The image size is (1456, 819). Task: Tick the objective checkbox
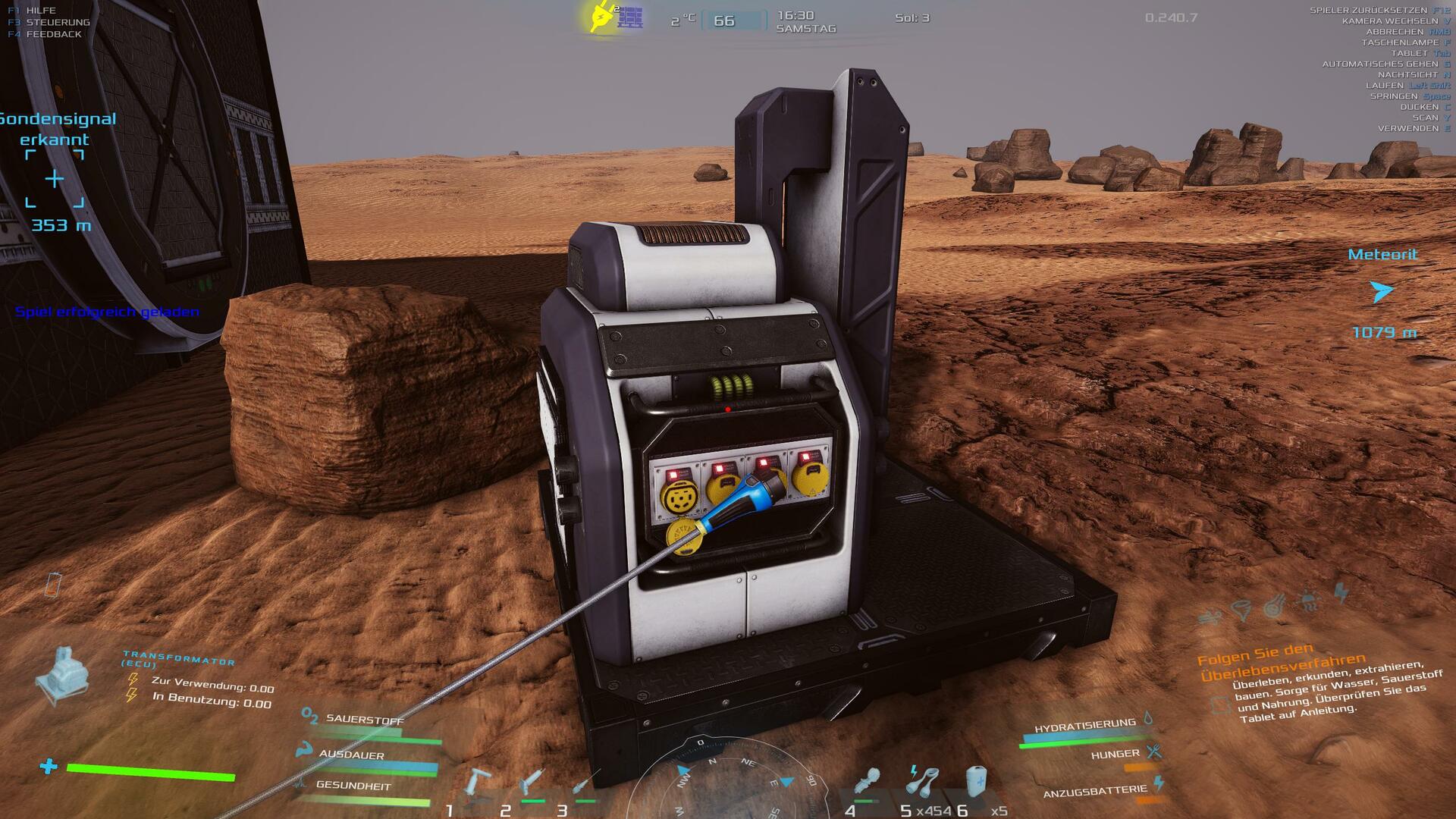pos(1220,704)
